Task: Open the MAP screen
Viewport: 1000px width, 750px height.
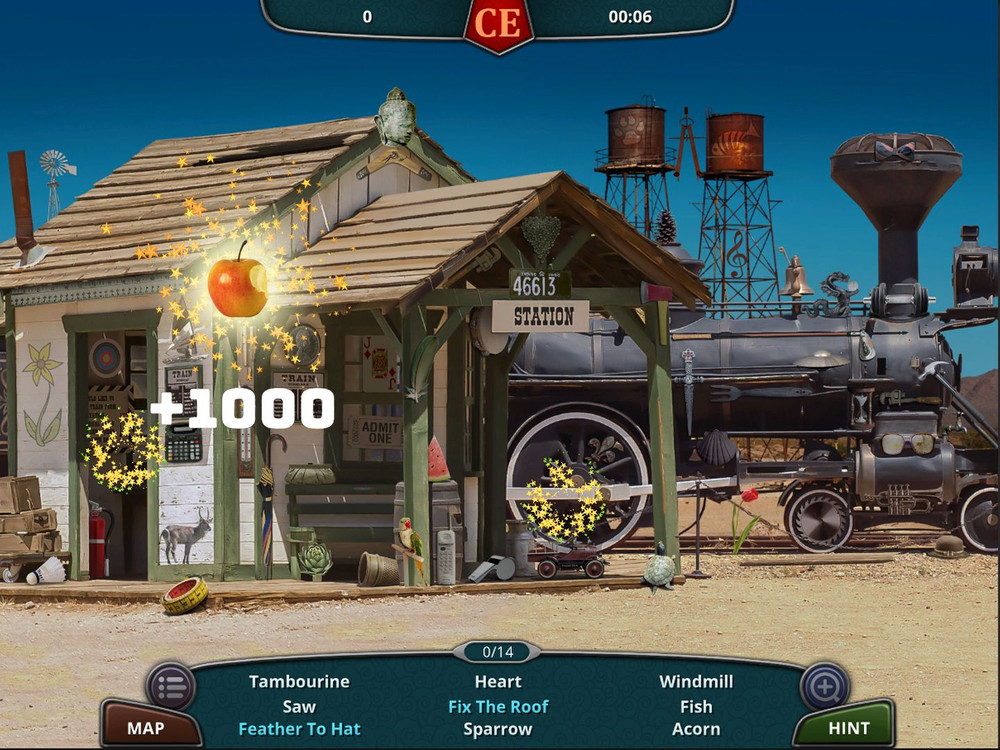Action: (x=145, y=727)
